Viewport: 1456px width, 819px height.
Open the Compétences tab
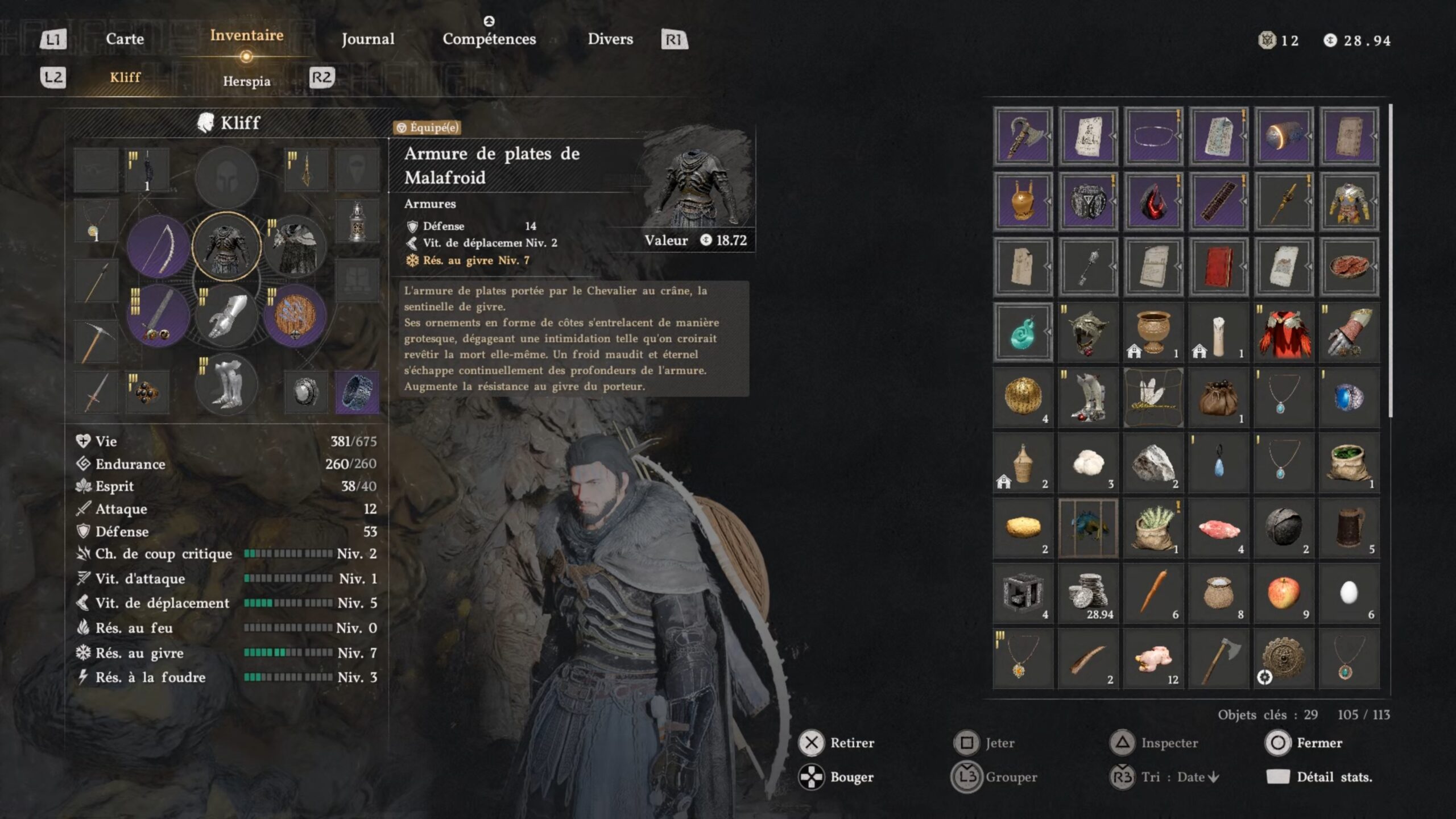pyautogui.click(x=489, y=39)
